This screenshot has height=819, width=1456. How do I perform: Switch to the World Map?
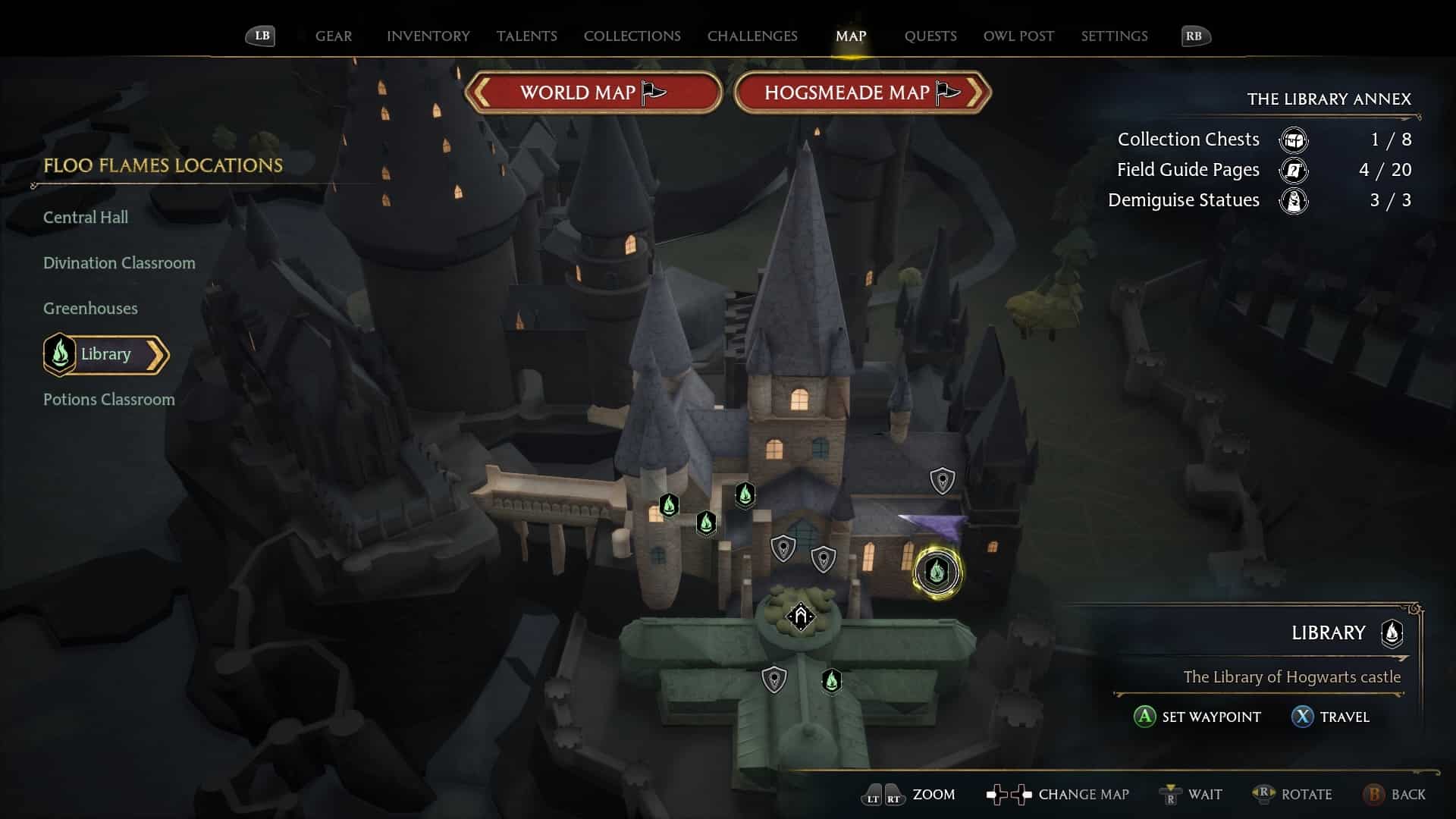(x=592, y=93)
